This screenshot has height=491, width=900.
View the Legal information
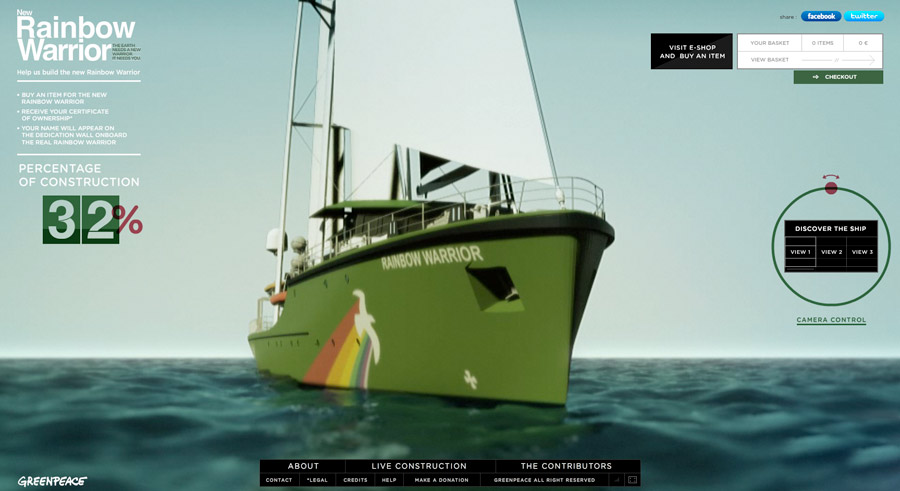click(x=317, y=480)
